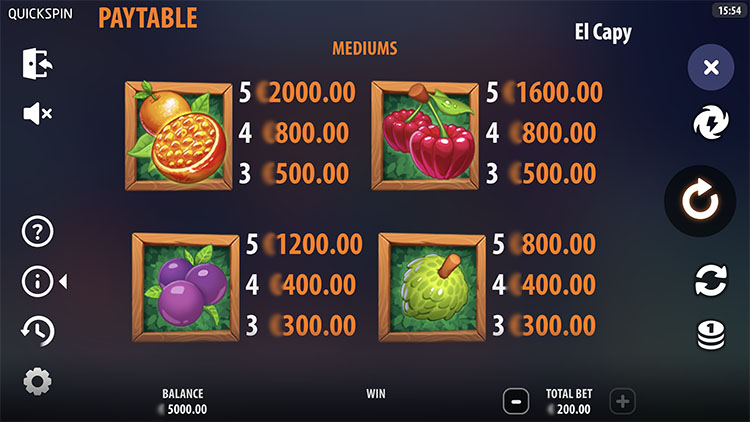Toggle the muted sound speaker icon
The image size is (750, 422).
pyautogui.click(x=37, y=114)
